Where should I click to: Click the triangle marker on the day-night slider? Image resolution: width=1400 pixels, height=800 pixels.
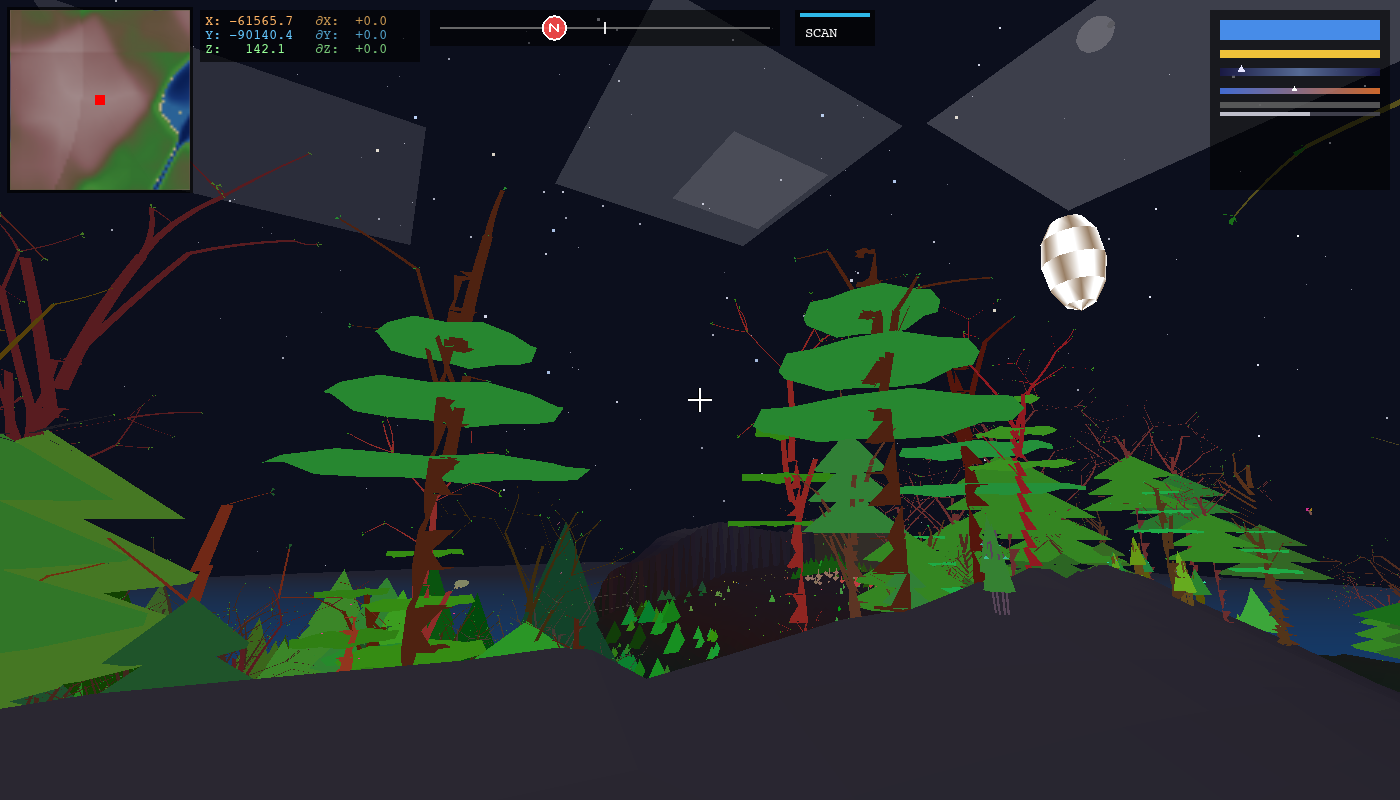pos(1240,68)
